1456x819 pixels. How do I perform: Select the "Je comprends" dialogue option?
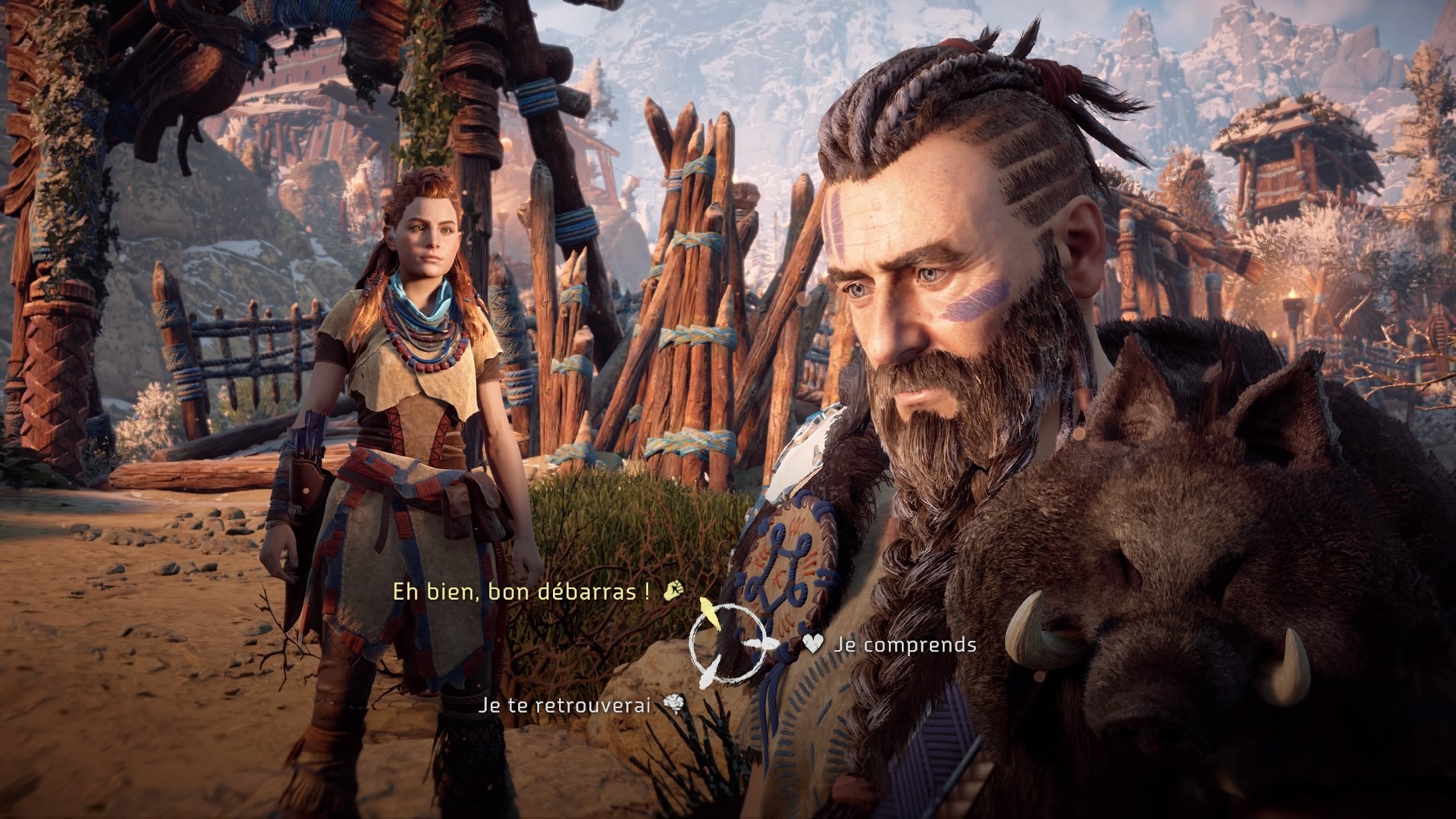tap(904, 645)
